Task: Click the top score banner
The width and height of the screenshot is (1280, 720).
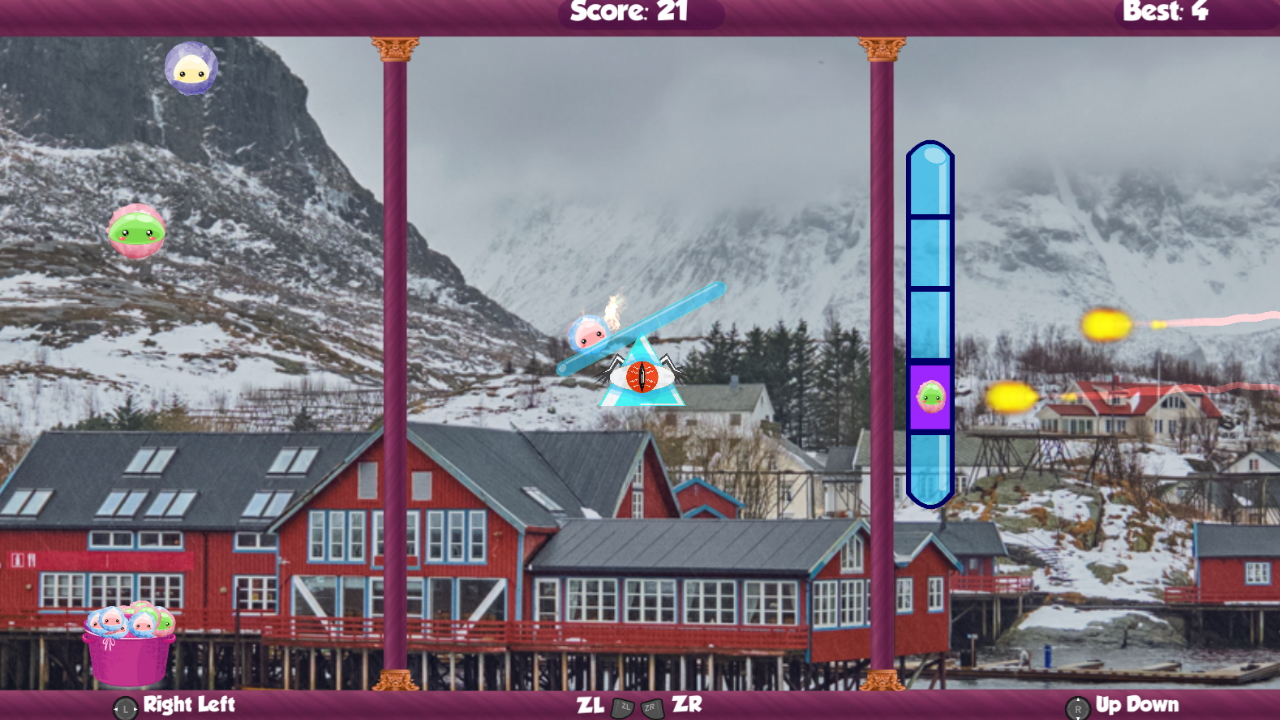Action: (x=640, y=13)
